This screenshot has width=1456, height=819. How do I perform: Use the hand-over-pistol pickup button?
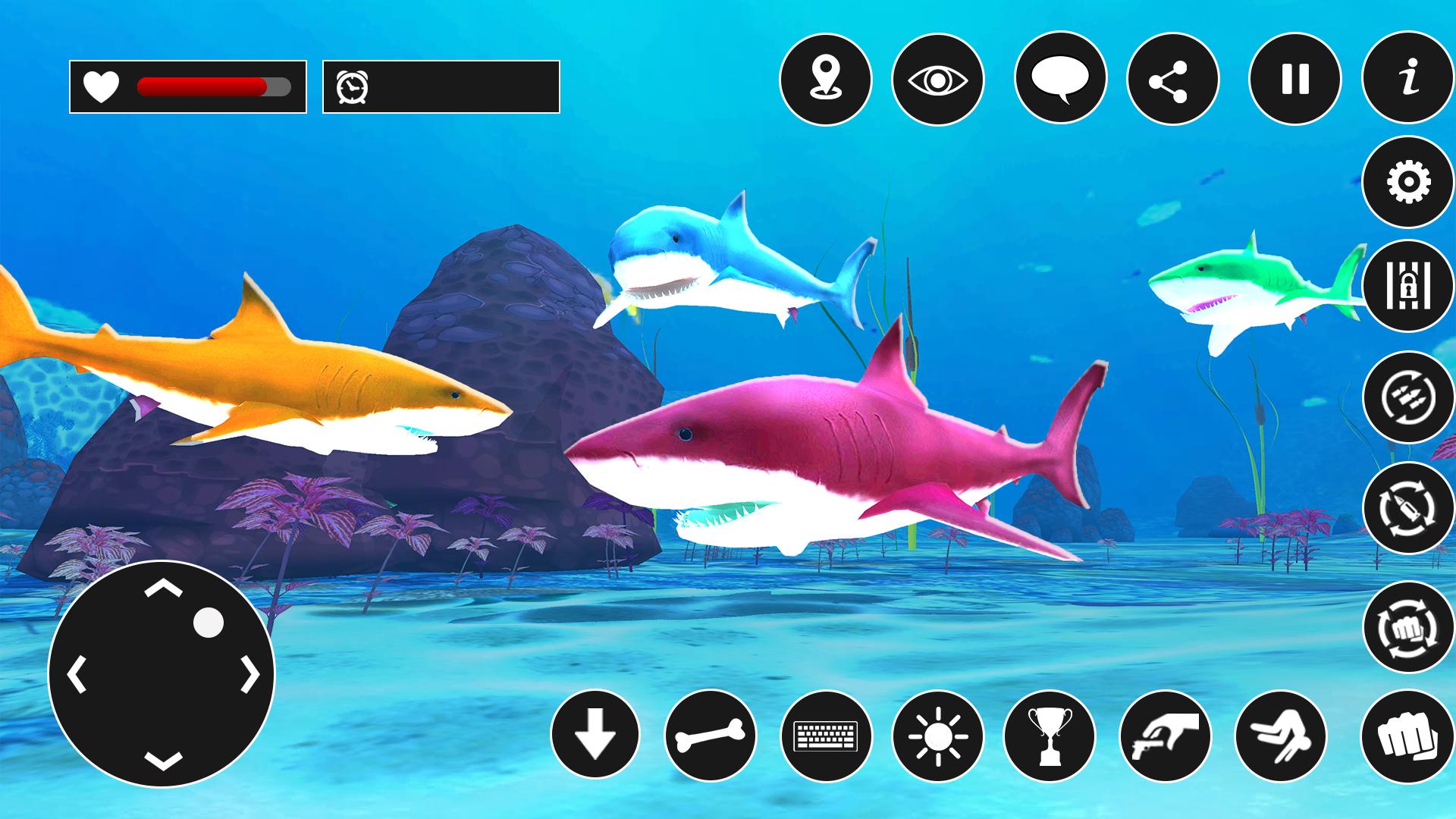(1165, 736)
